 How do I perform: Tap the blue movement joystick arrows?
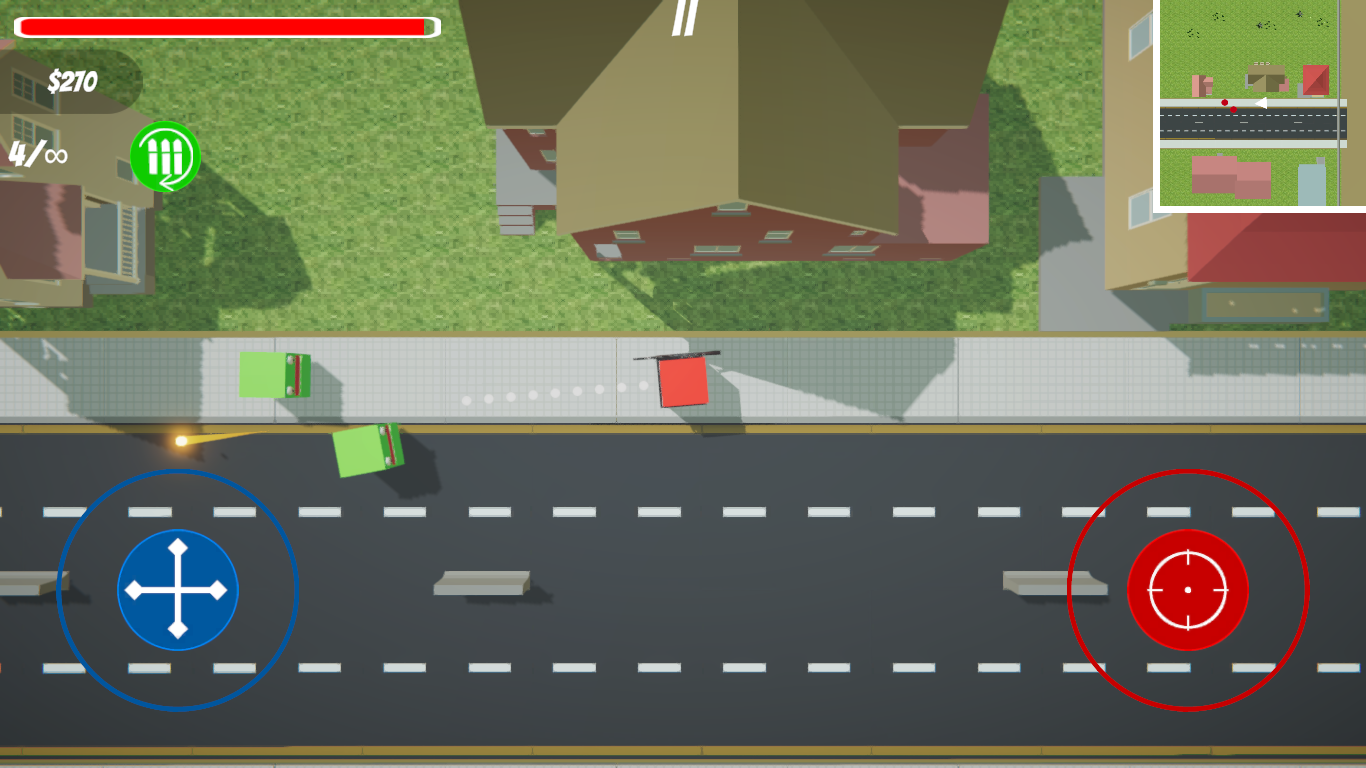(178, 590)
